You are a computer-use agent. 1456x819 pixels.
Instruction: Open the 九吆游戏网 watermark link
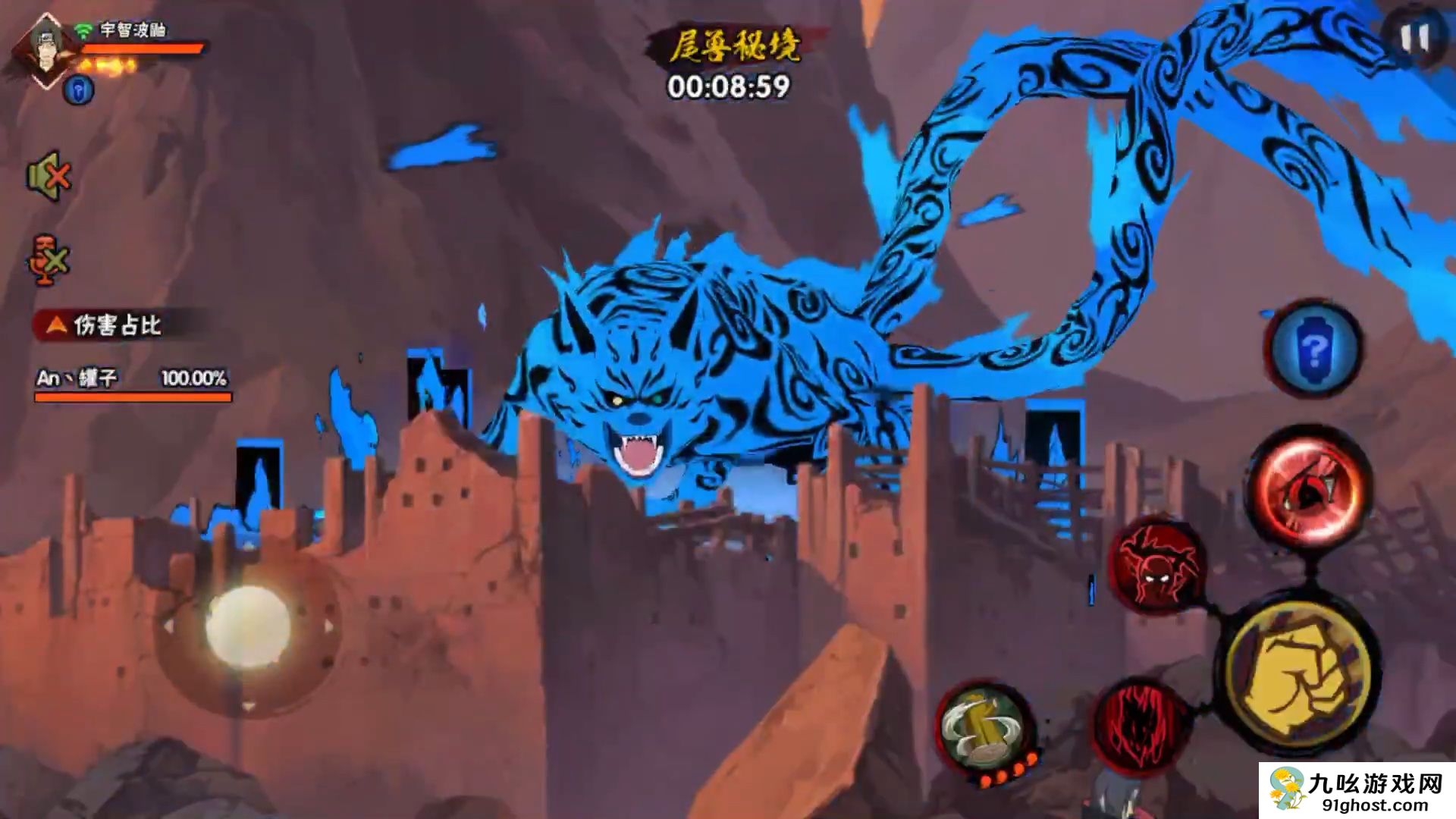click(x=1357, y=791)
